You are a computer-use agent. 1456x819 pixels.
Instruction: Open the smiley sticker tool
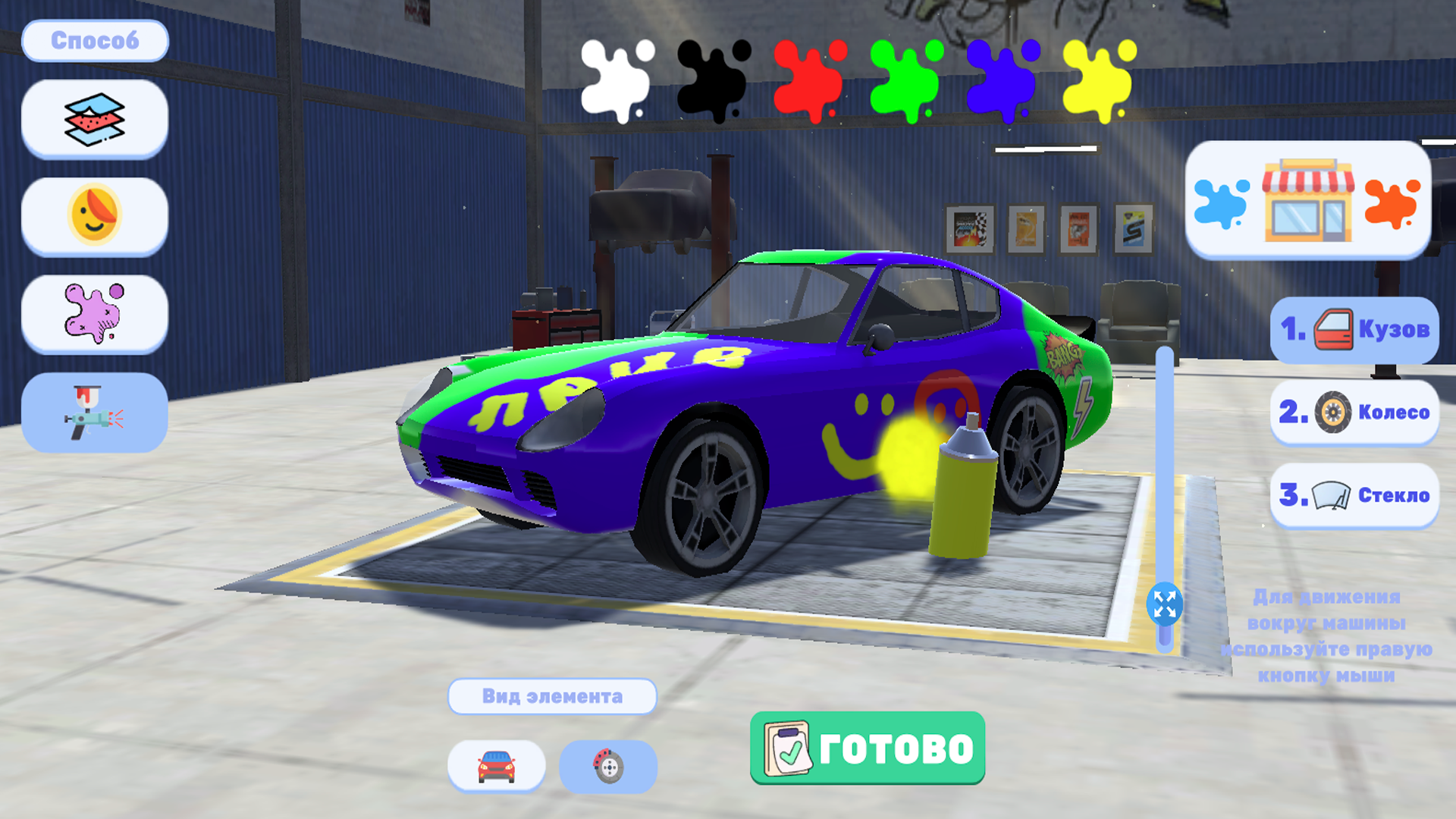pyautogui.click(x=94, y=215)
